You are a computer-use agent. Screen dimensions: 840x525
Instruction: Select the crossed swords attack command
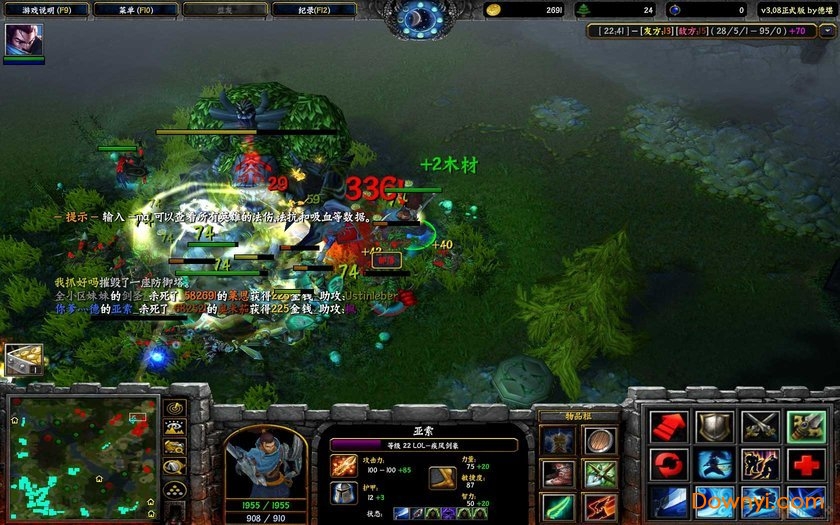coord(760,427)
